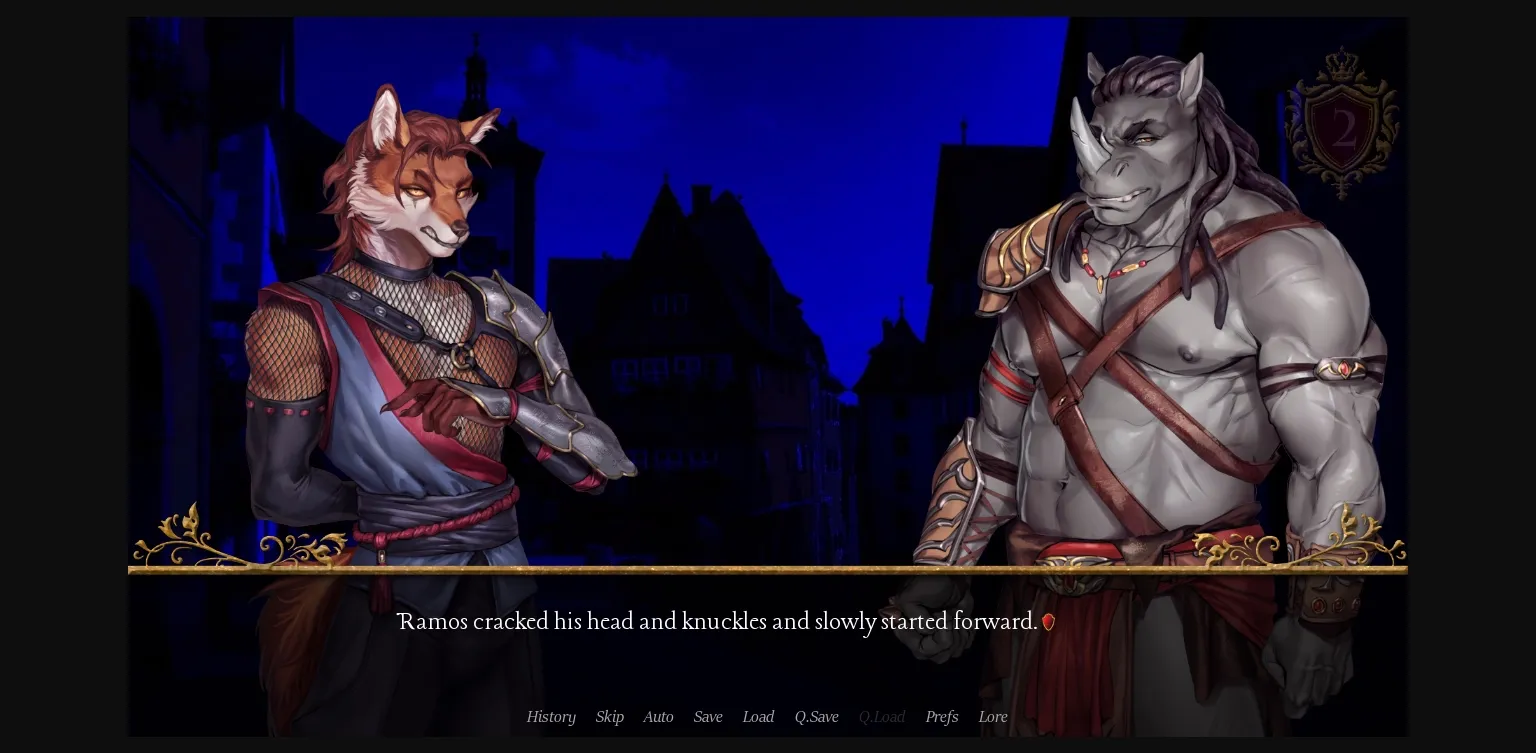Enable Skip mode
This screenshot has height=753, width=1536.
click(610, 717)
